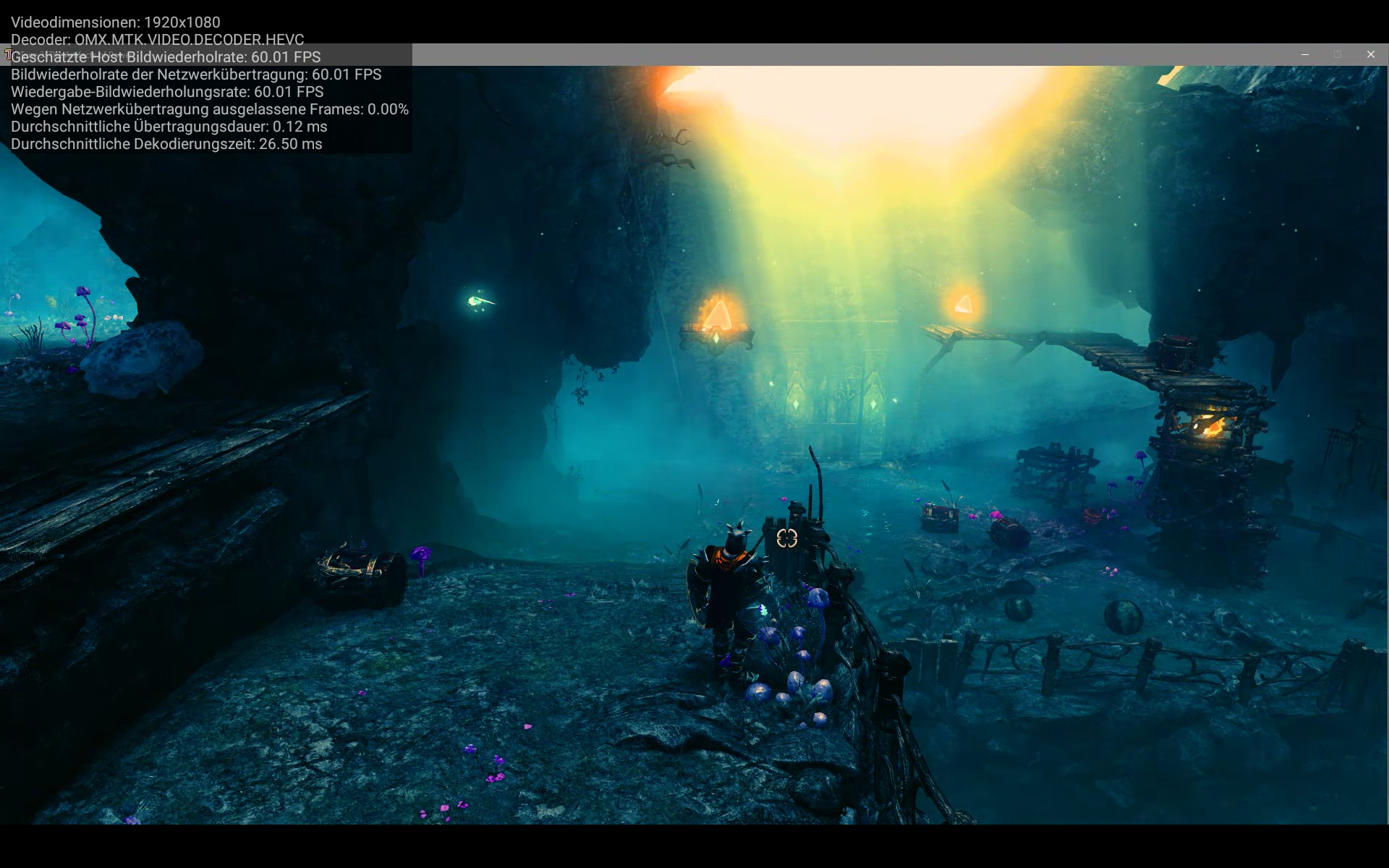This screenshot has height=868, width=1389.
Task: Click the Trine 3 icon in the title bar
Action: point(10,54)
